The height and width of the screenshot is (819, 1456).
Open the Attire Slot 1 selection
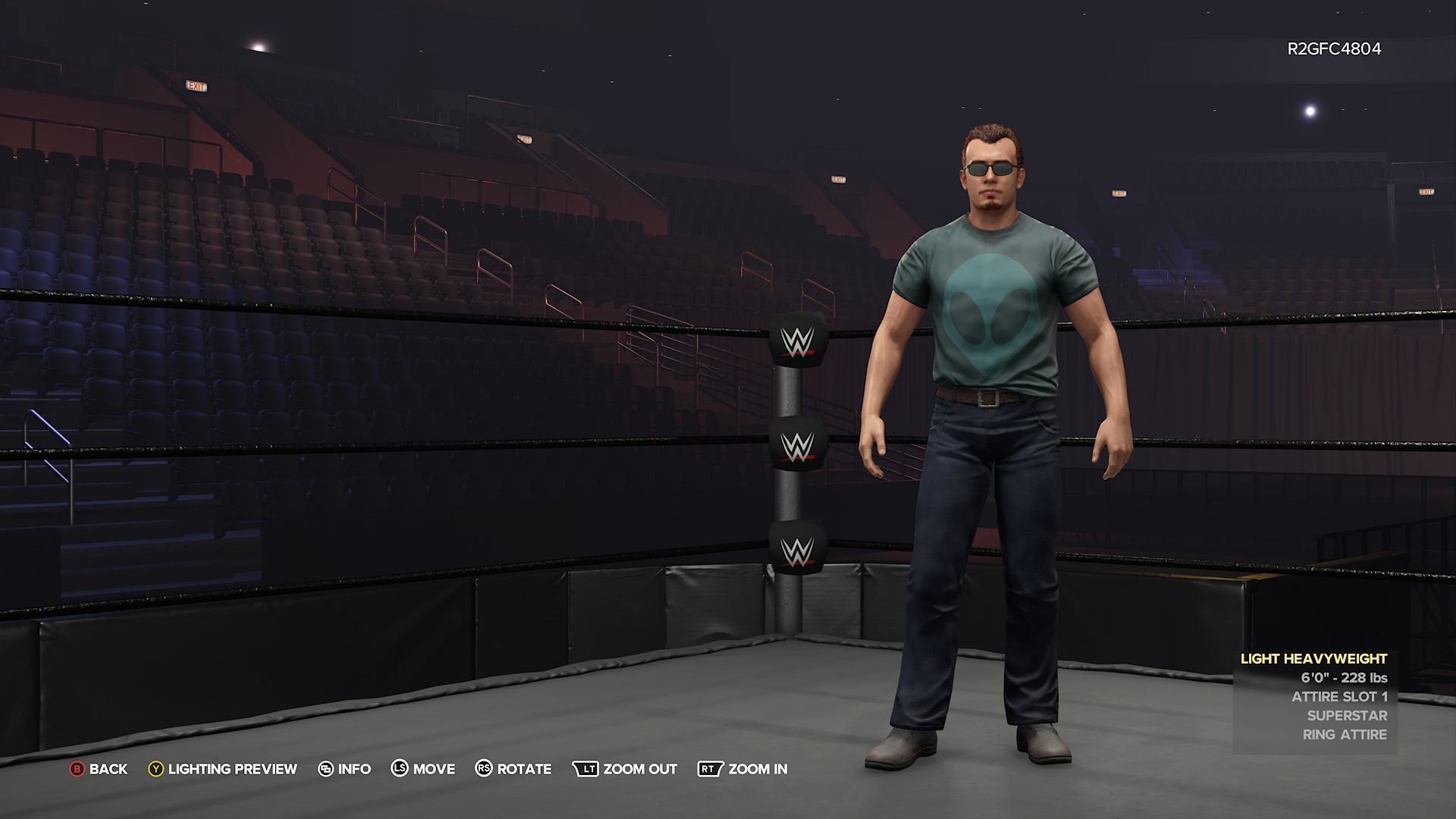pyautogui.click(x=1339, y=696)
